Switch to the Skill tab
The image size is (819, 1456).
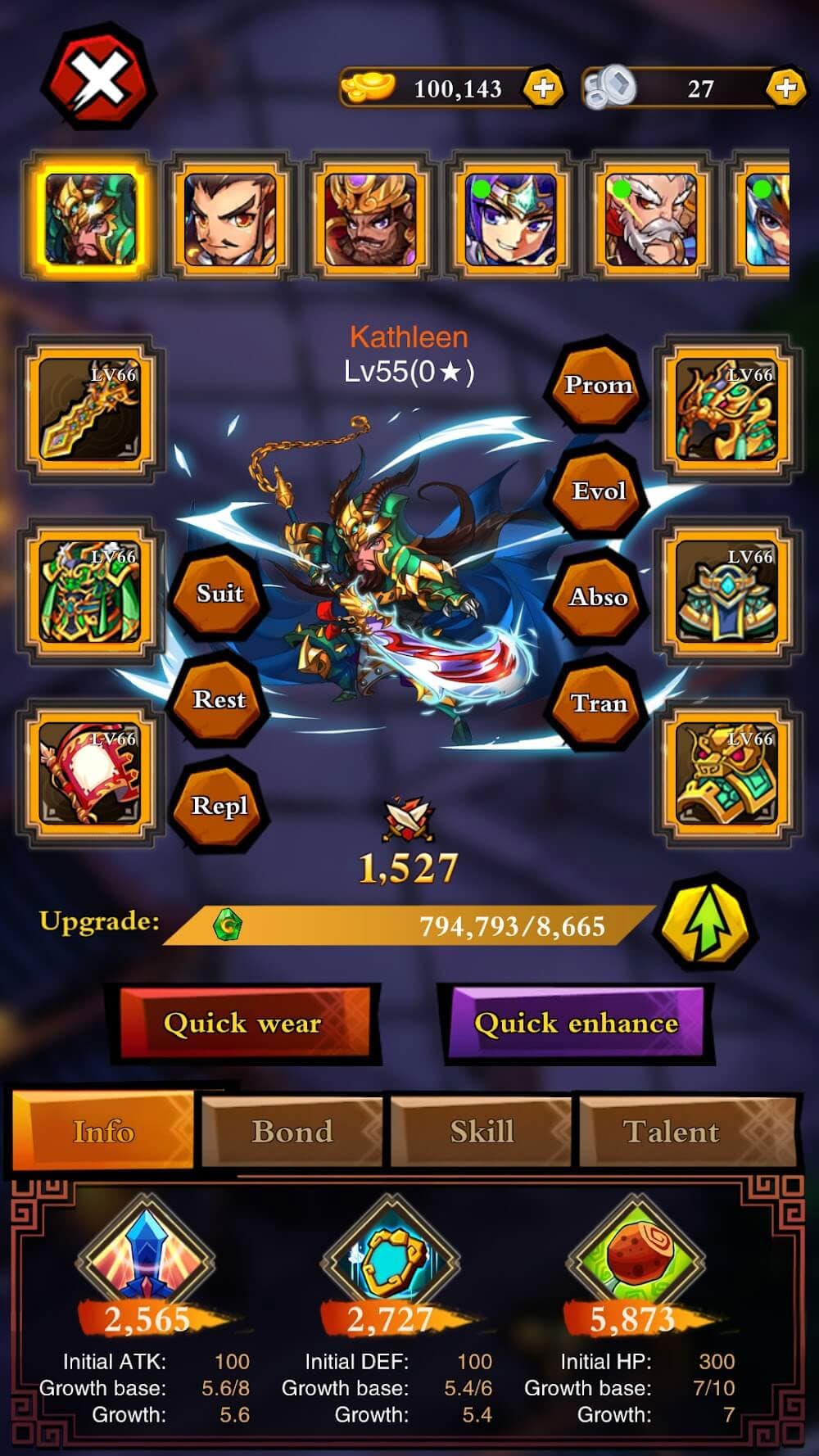click(x=482, y=1132)
